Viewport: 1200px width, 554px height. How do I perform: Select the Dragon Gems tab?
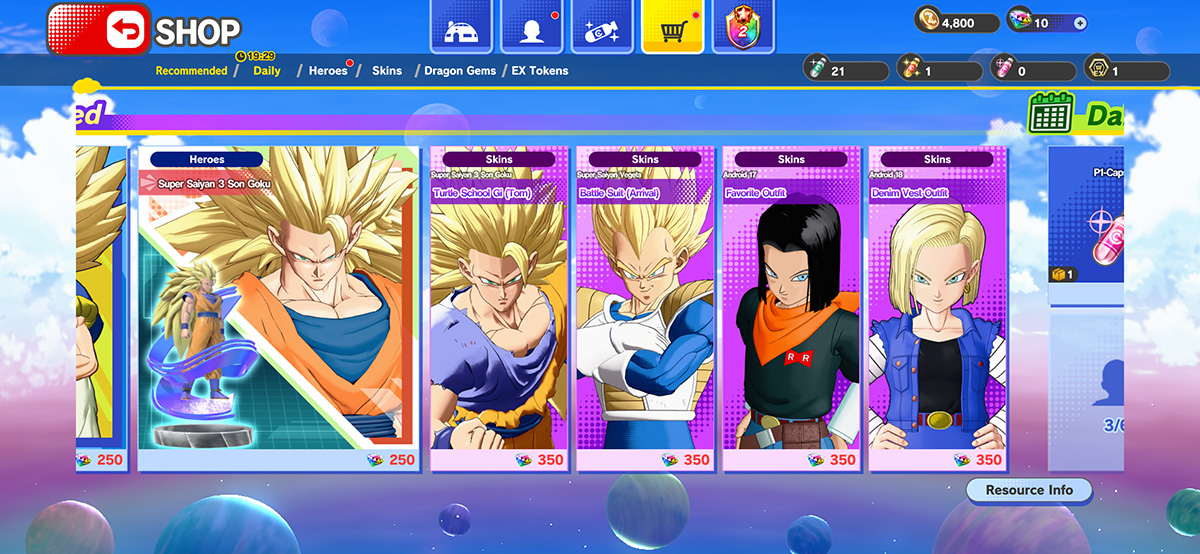(459, 71)
